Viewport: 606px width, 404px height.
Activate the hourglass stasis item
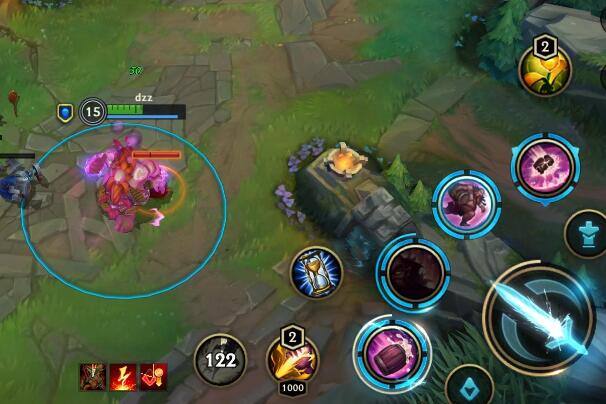click(317, 272)
